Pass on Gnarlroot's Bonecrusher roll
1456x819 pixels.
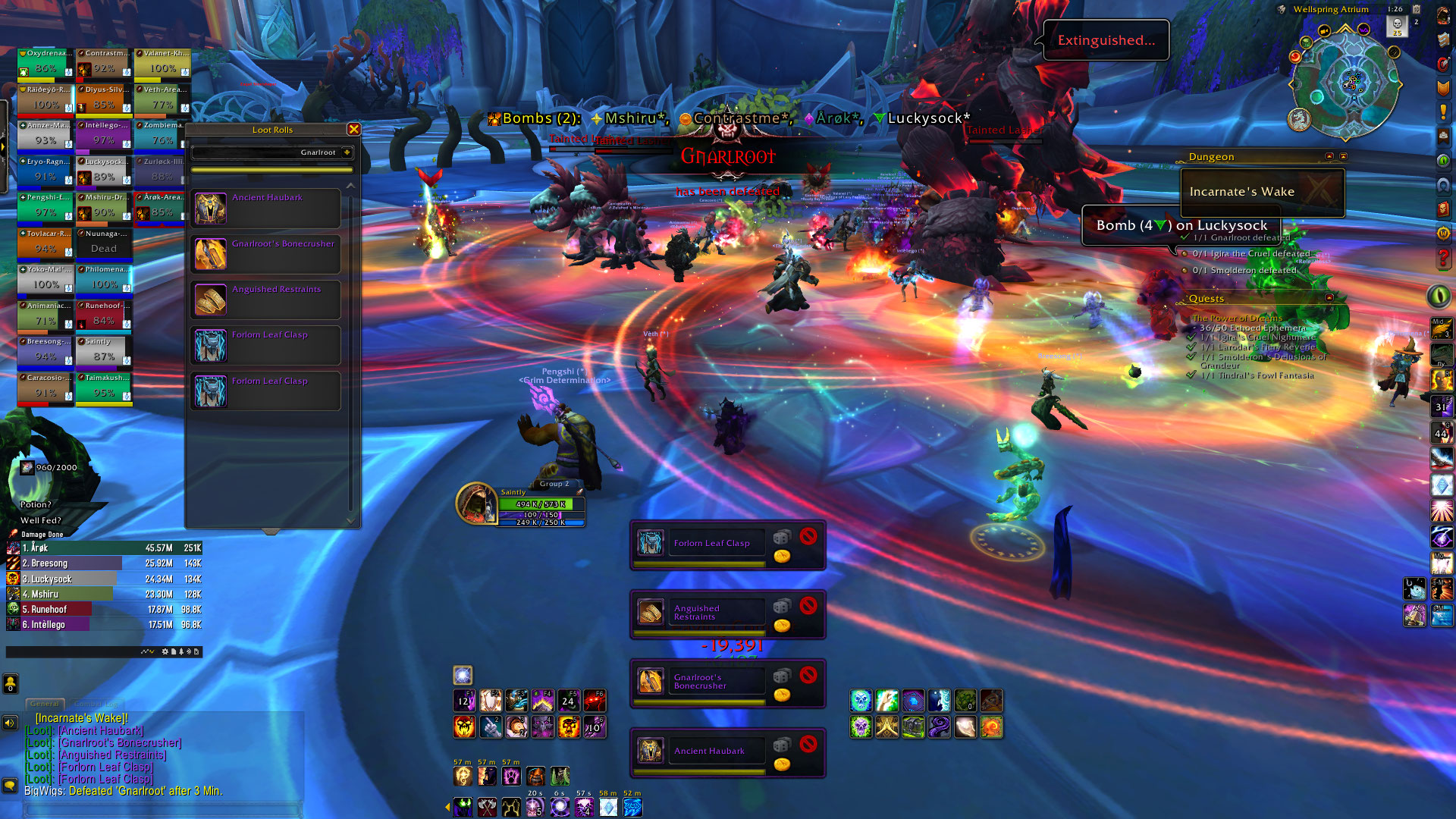[808, 674]
